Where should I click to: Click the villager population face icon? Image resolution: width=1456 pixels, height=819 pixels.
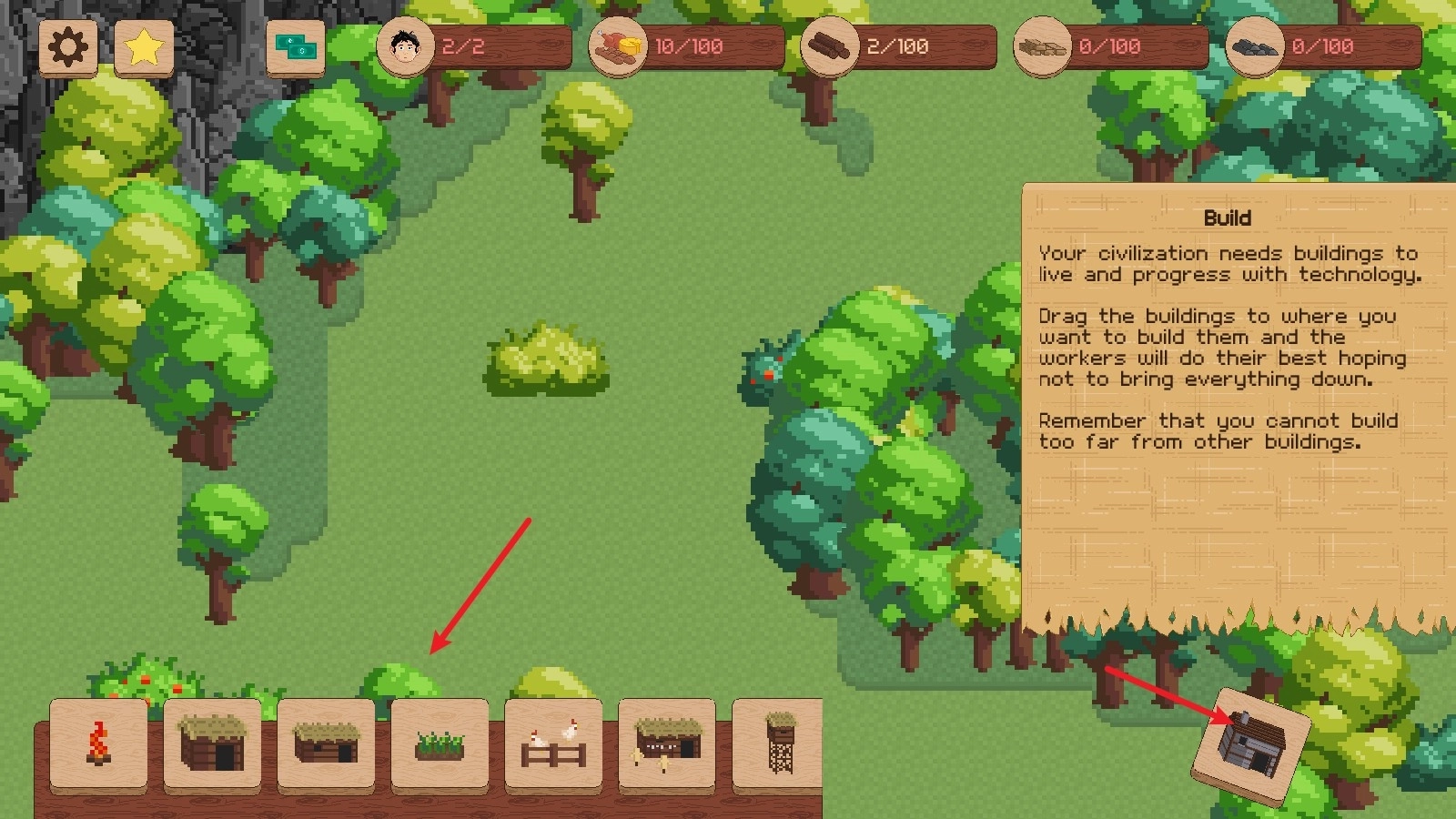point(405,45)
